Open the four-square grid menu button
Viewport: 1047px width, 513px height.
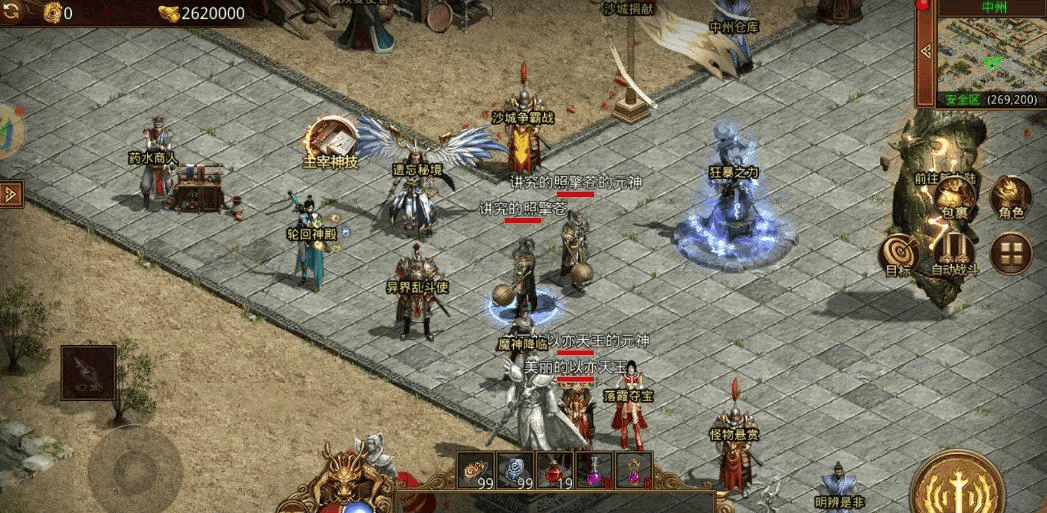pyautogui.click(x=1011, y=253)
